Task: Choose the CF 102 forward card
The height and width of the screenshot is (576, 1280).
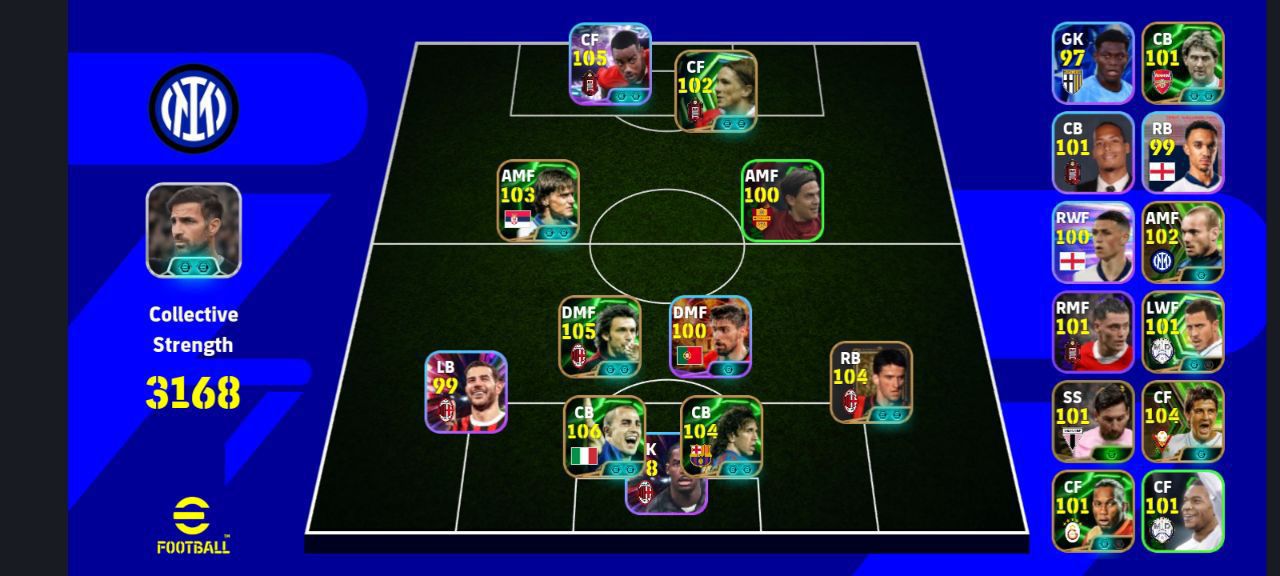Action: pos(716,91)
